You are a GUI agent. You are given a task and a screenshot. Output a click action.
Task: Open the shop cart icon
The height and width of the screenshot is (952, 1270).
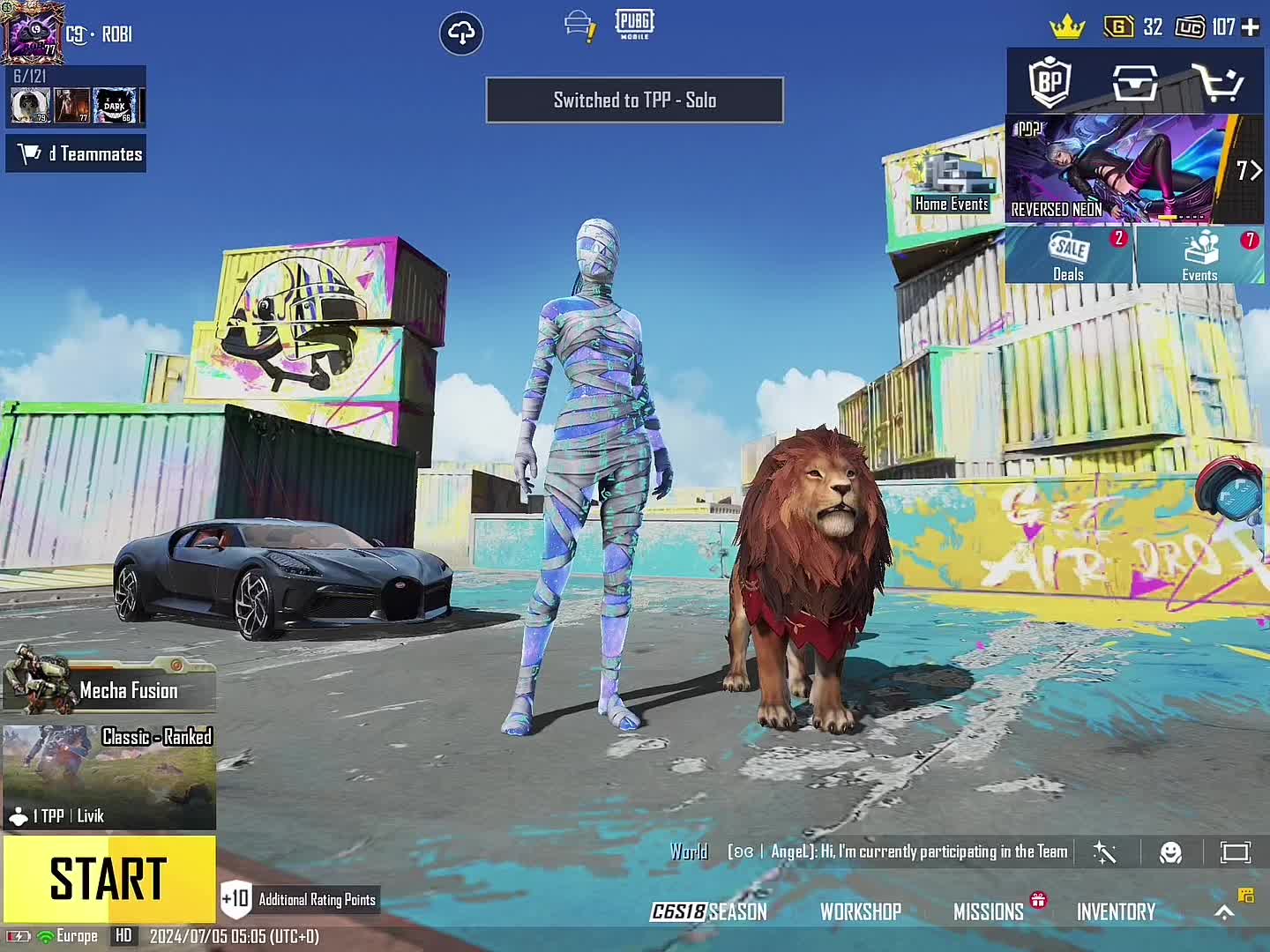coord(1217,83)
